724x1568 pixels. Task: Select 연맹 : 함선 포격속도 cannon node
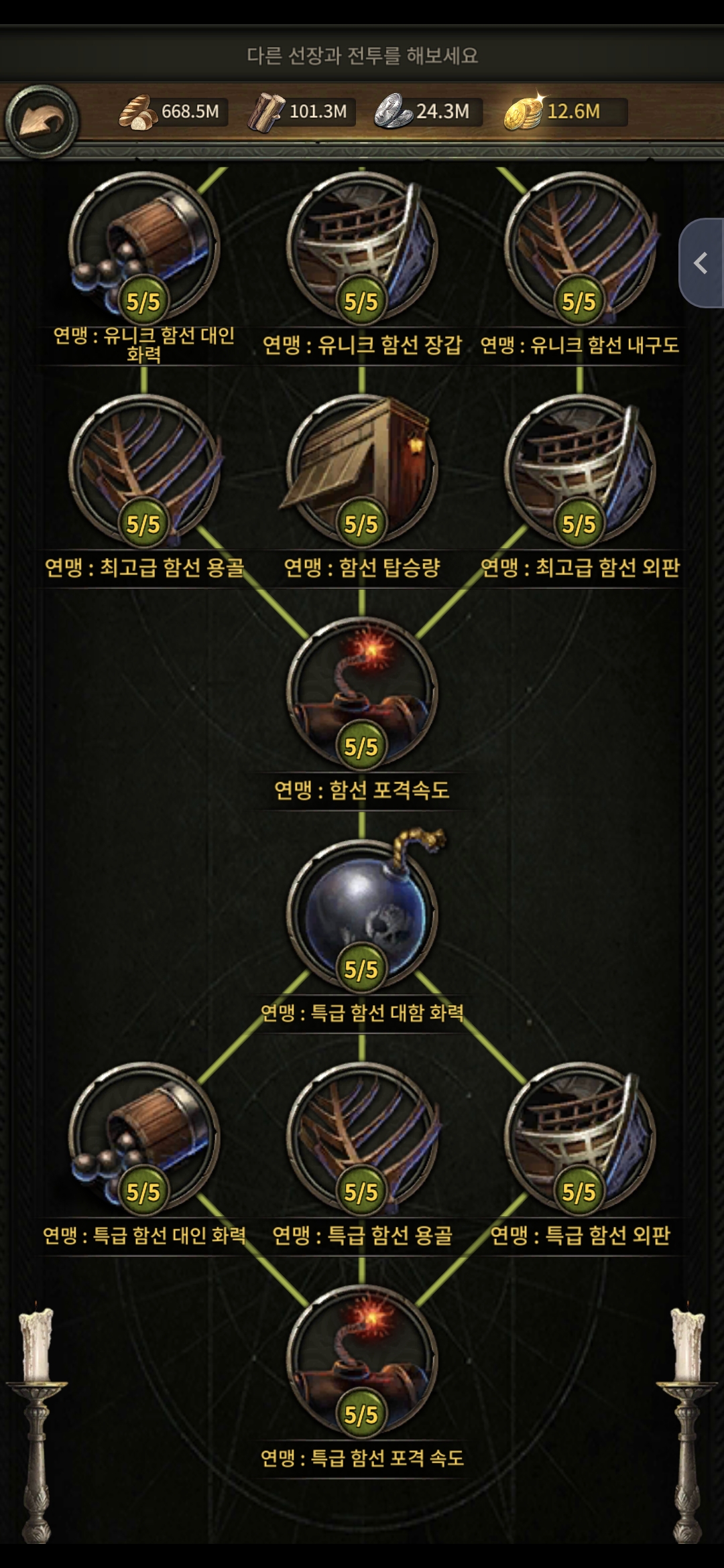pos(362,692)
